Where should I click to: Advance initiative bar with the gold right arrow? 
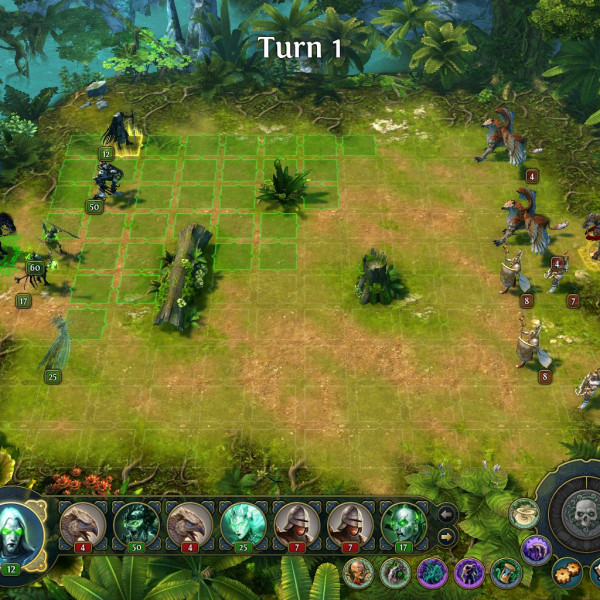pyautogui.click(x=448, y=538)
